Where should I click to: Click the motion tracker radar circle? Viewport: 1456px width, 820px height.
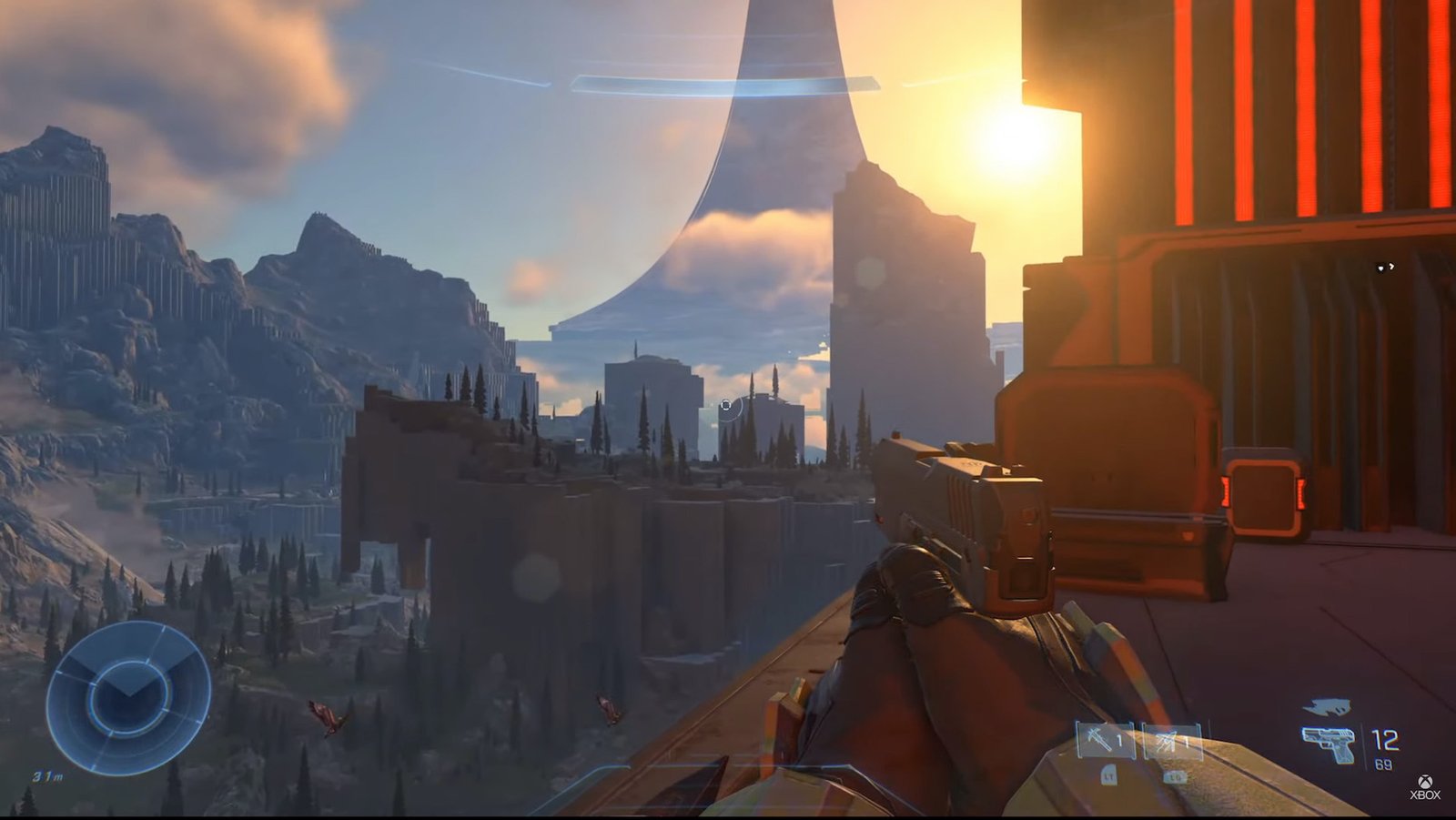(129, 698)
